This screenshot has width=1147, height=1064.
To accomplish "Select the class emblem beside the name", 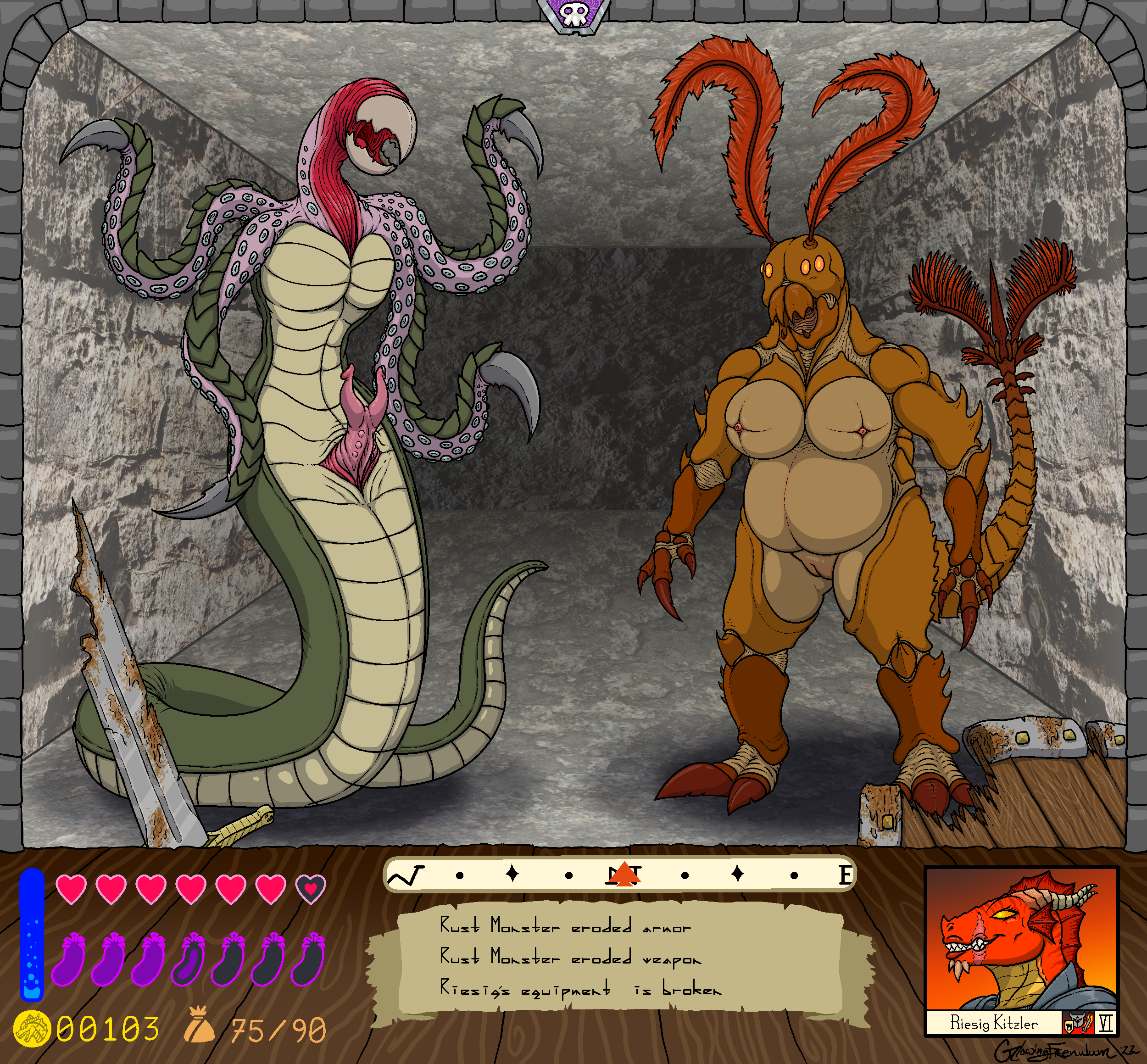I will click(x=1077, y=1023).
